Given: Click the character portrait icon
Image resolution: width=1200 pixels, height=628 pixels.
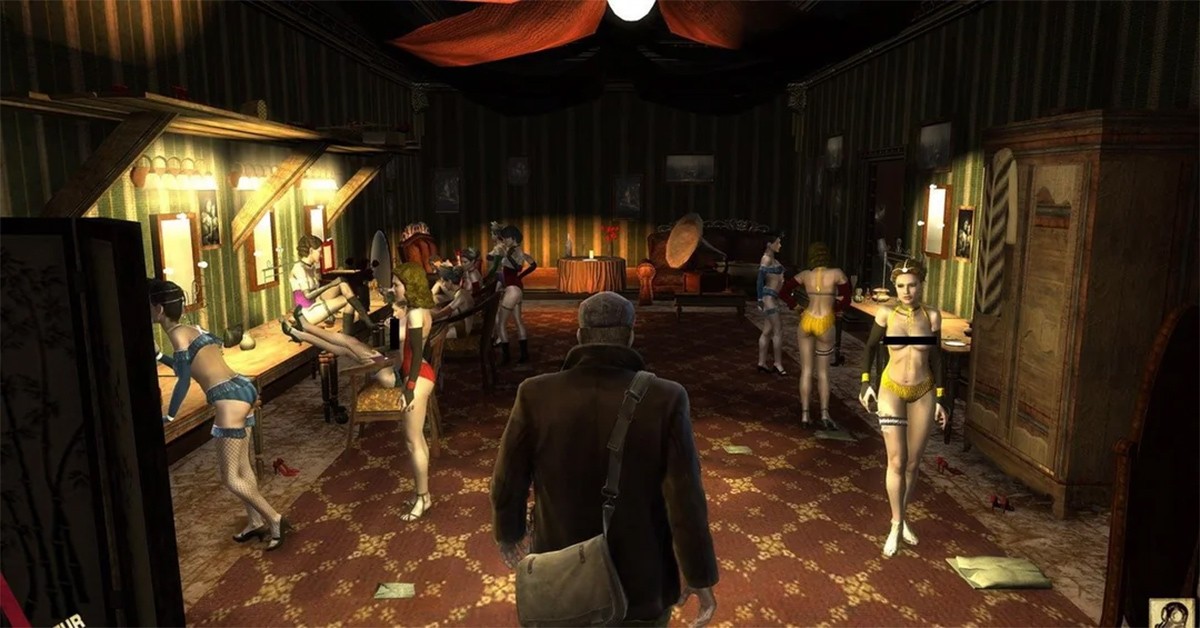Looking at the screenshot, I should tap(1172, 612).
